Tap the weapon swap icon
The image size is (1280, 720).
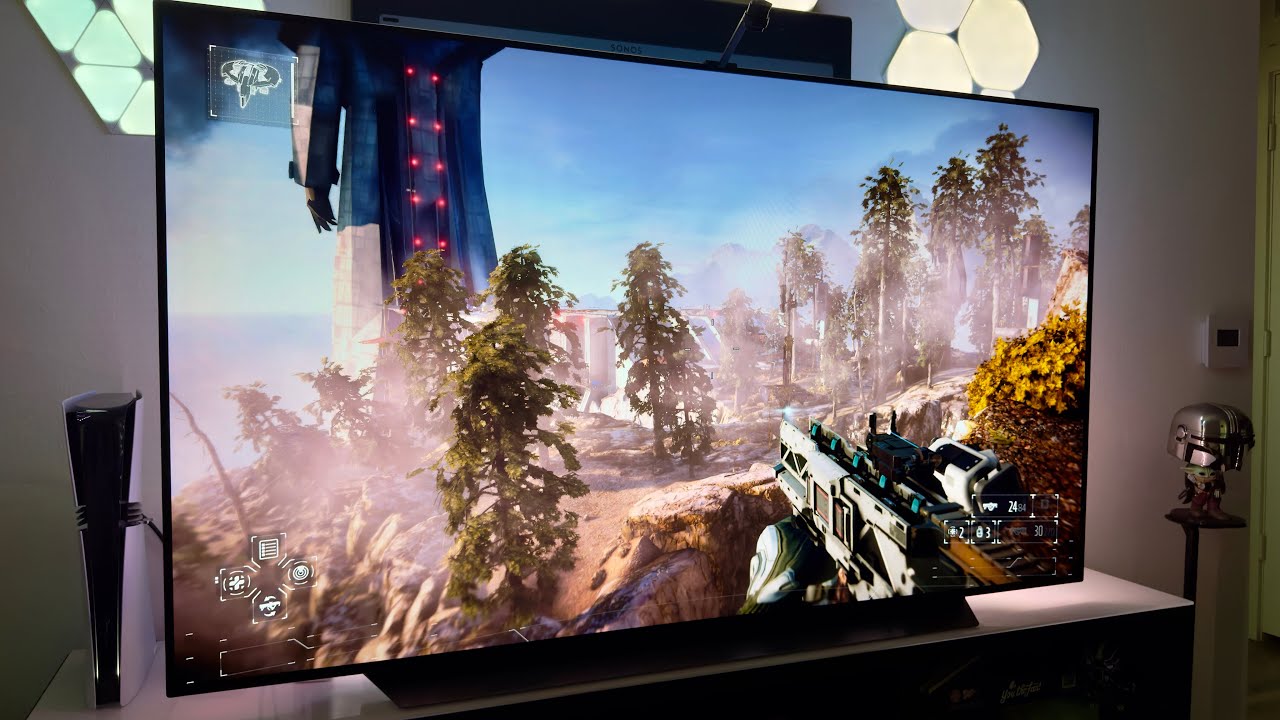click(x=268, y=604)
